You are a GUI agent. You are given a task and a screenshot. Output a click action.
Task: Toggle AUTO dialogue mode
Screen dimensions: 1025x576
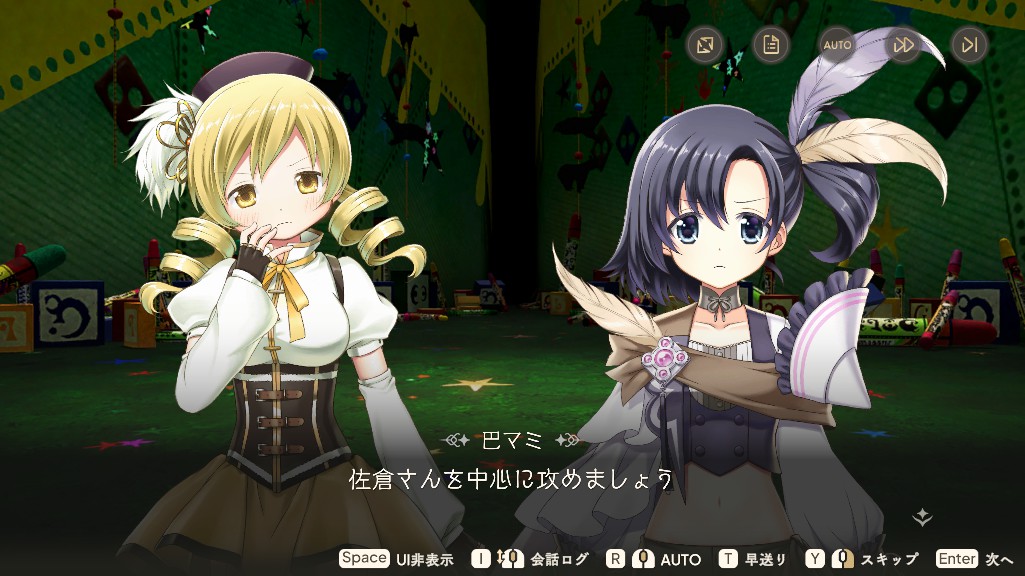837,45
